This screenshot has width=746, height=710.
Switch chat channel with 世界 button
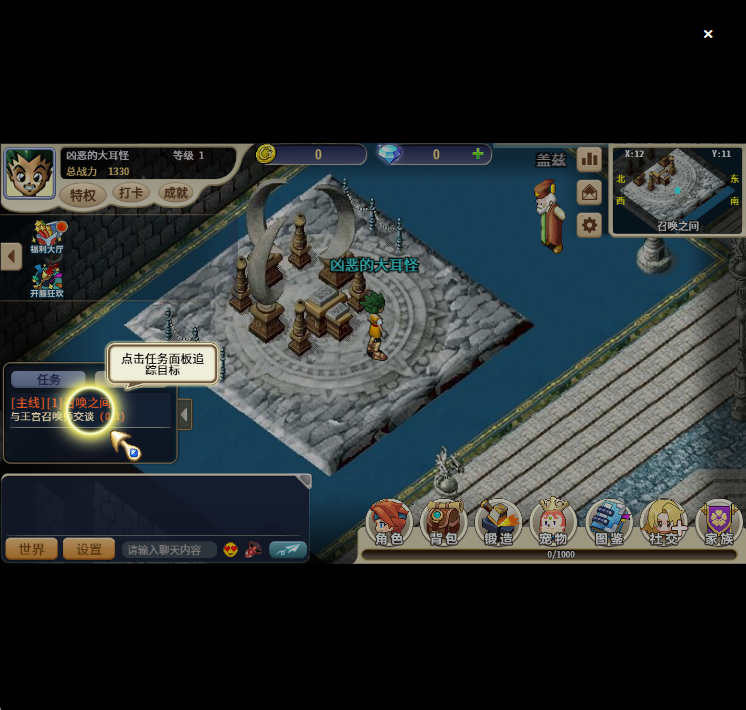click(x=31, y=549)
